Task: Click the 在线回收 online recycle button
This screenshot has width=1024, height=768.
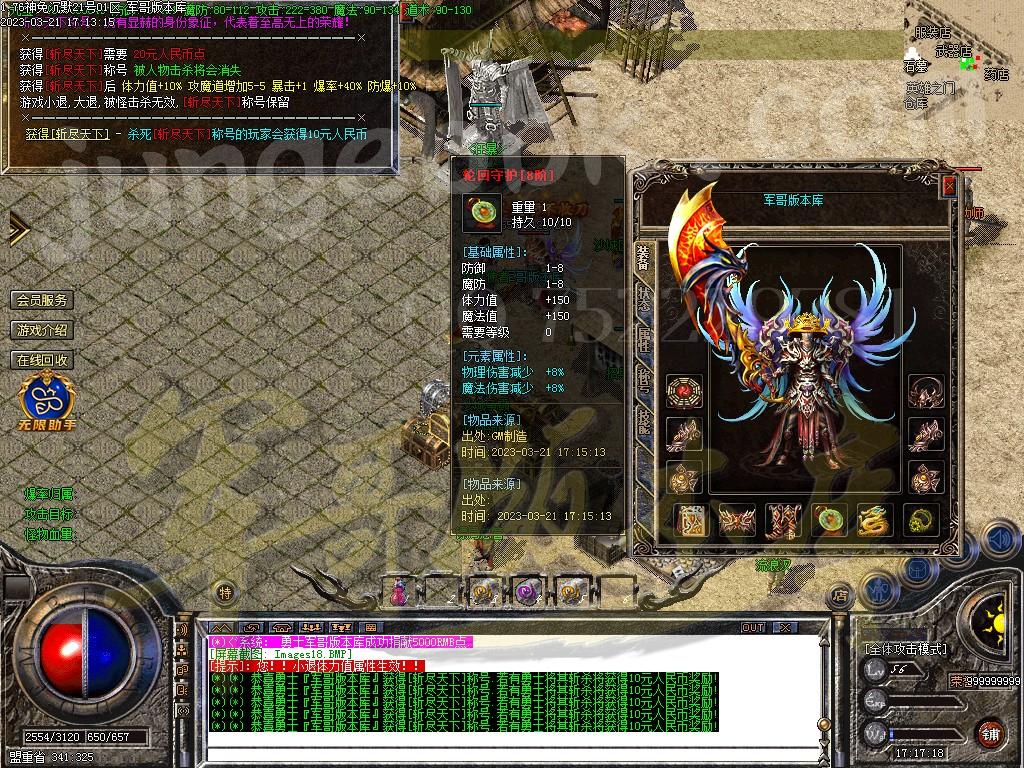Action: [42, 360]
